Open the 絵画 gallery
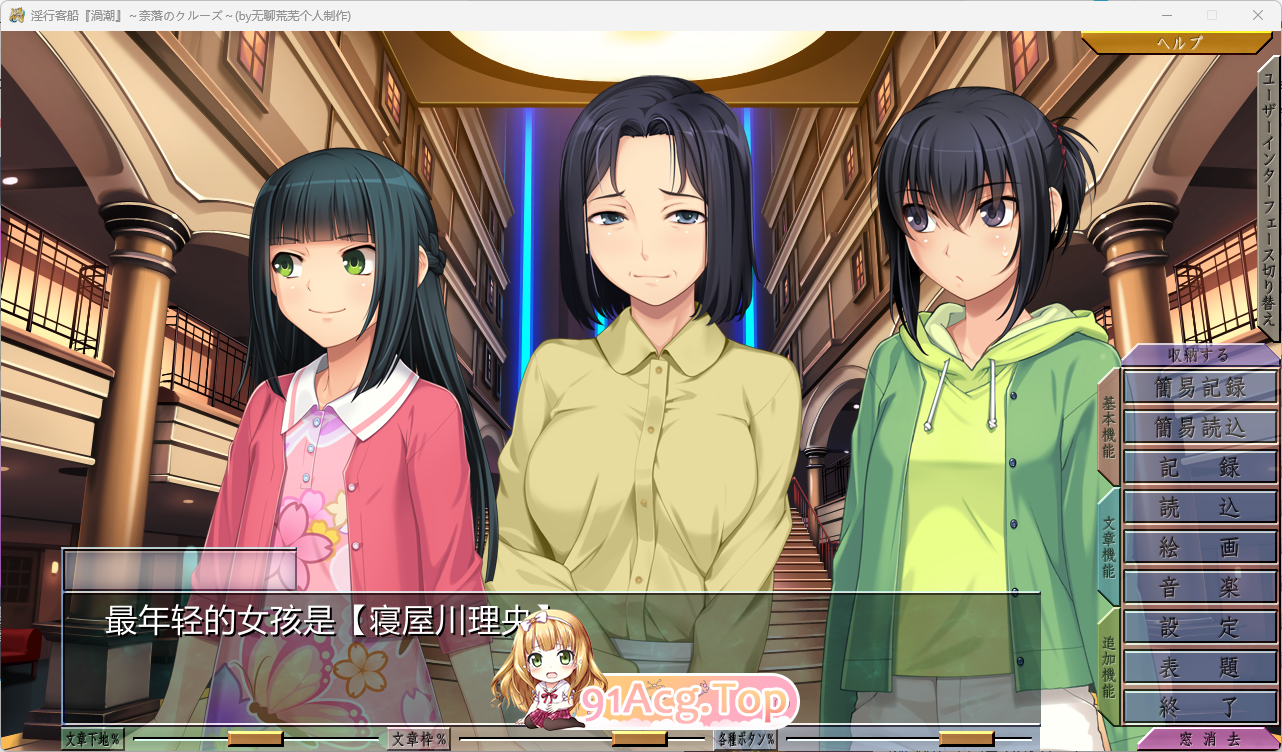The image size is (1282, 752). pos(1199,547)
